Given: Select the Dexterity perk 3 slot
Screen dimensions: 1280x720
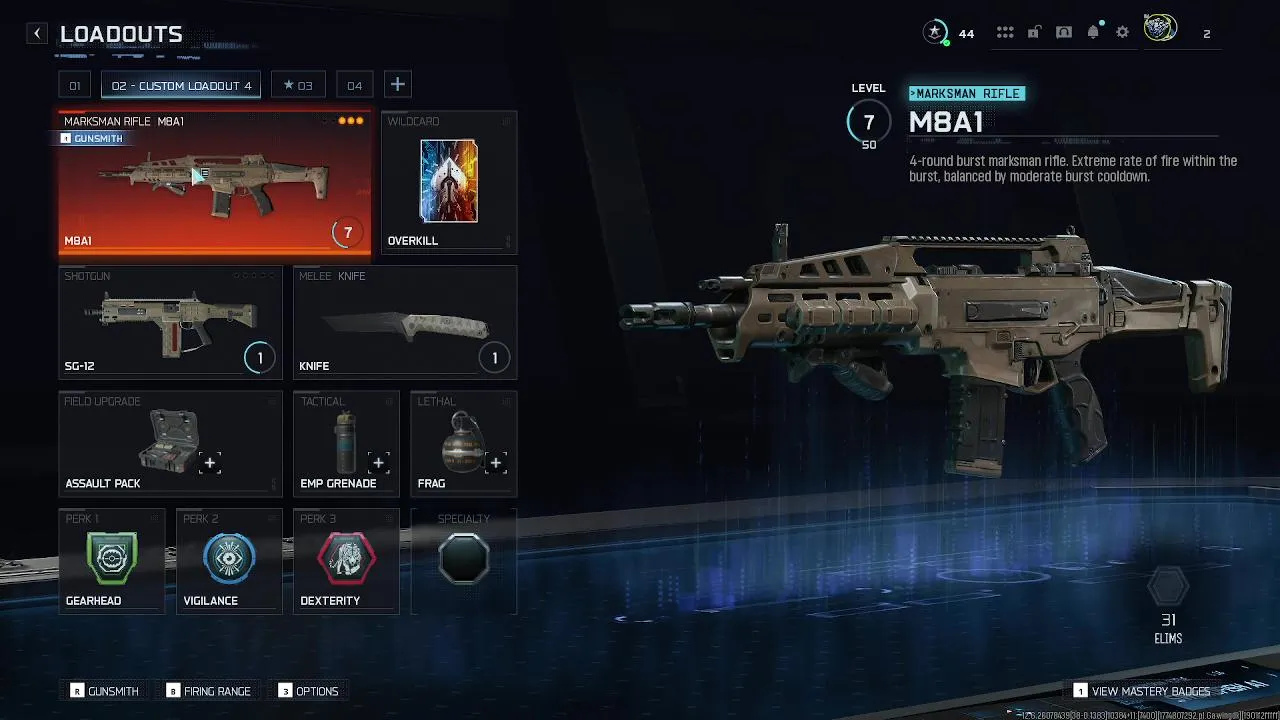Looking at the screenshot, I should point(346,560).
